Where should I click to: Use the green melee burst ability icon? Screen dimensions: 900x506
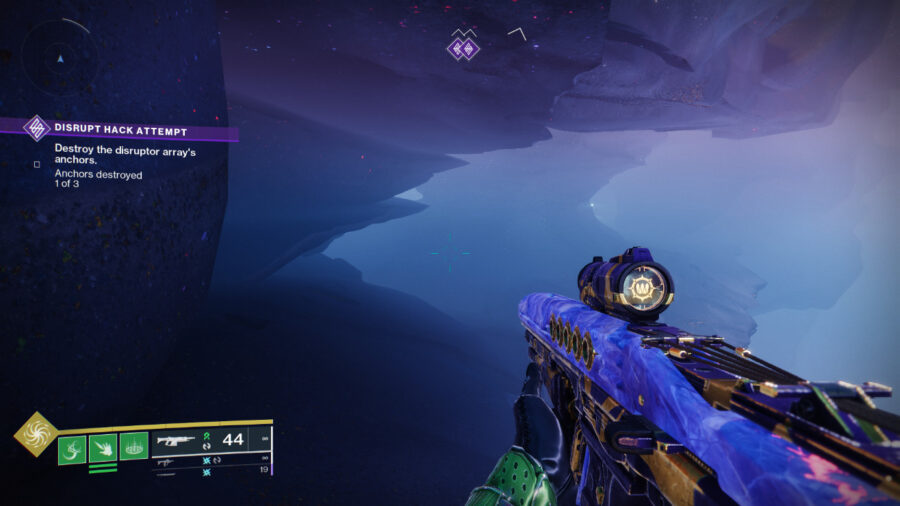(103, 449)
